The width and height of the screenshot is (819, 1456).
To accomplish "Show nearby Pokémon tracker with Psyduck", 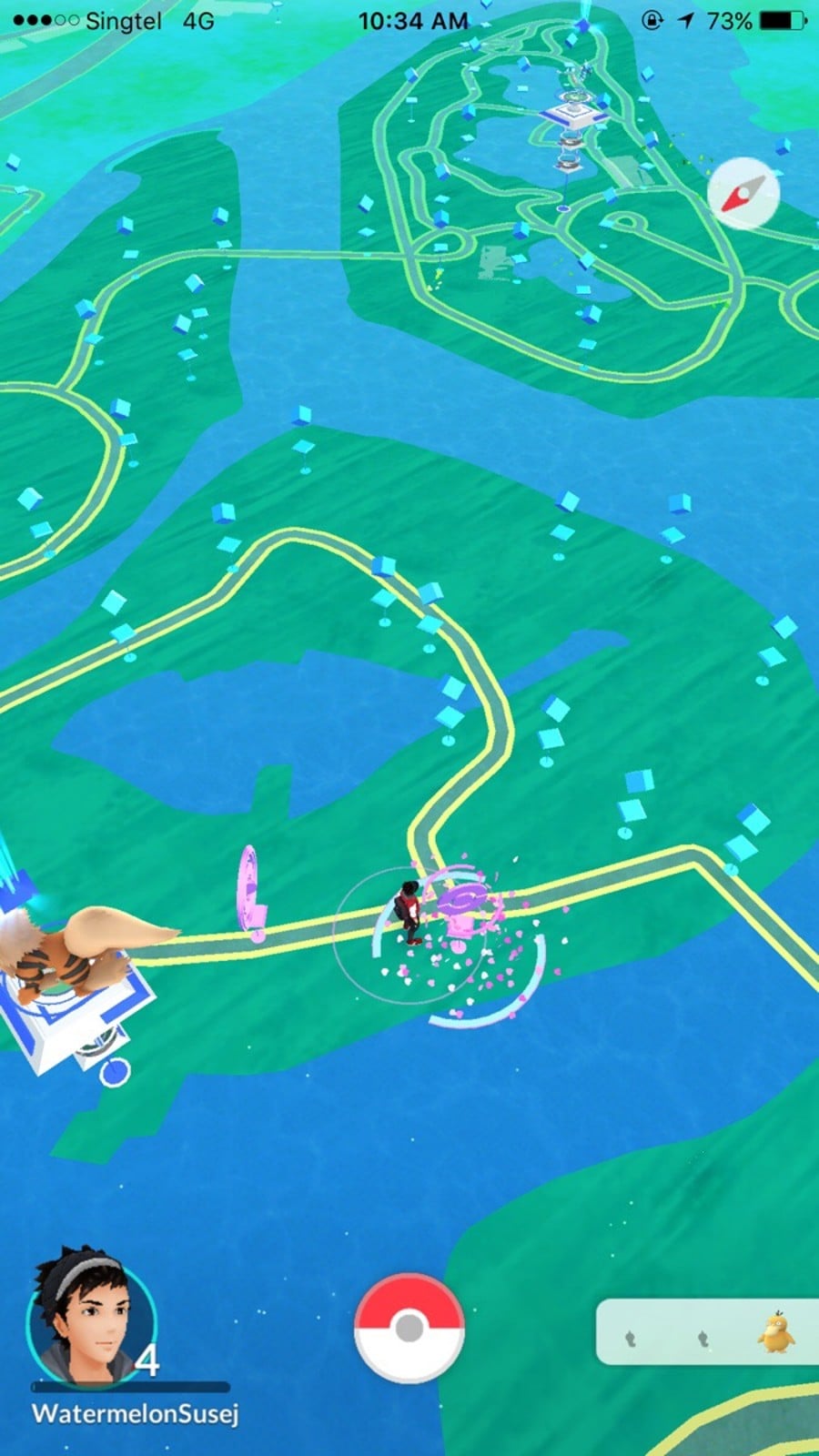I will pos(706,1332).
